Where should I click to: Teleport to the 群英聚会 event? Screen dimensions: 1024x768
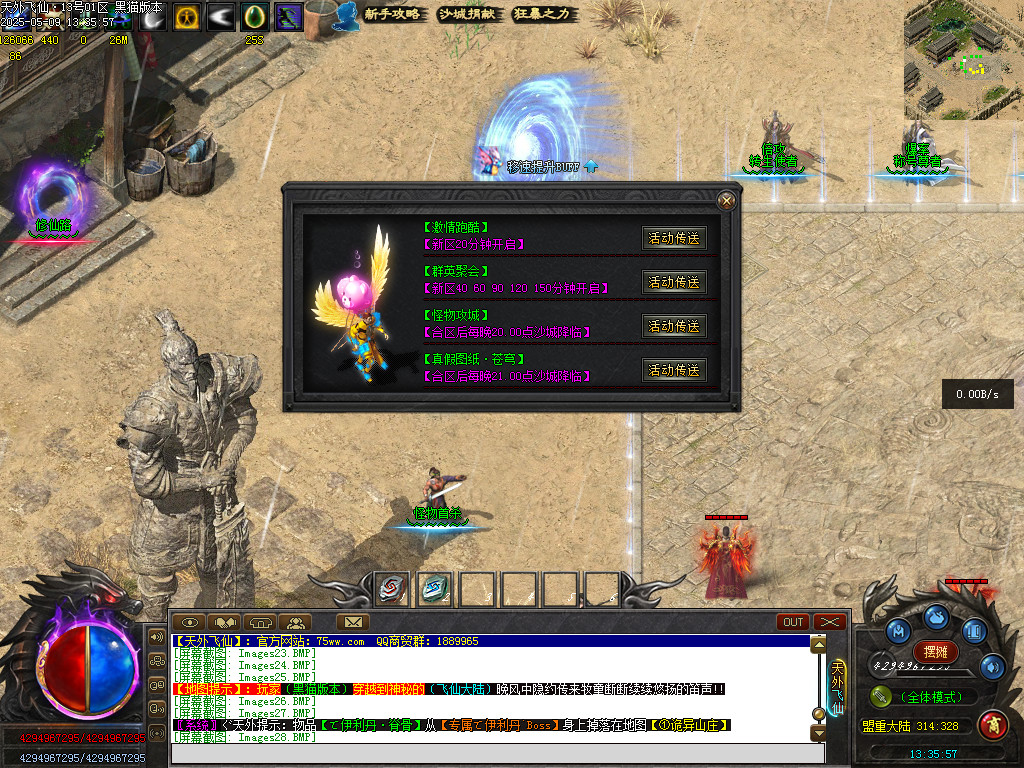pos(674,282)
